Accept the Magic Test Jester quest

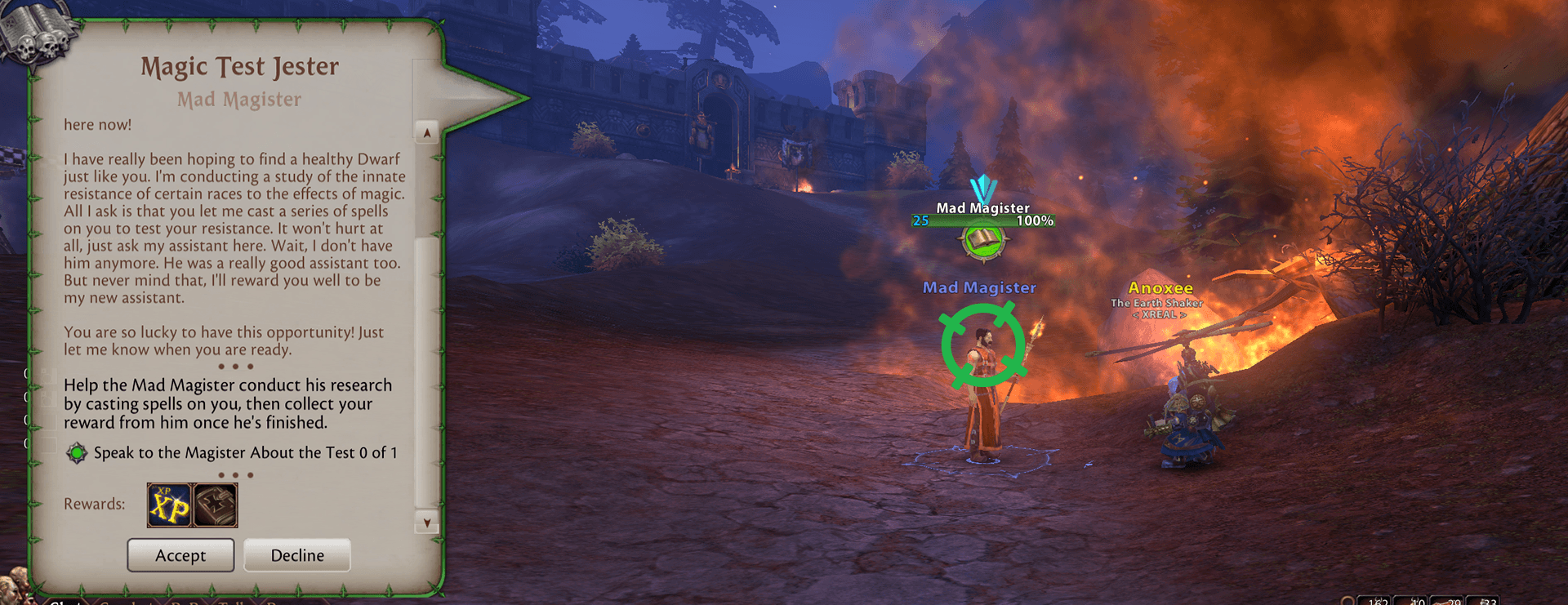tap(180, 555)
